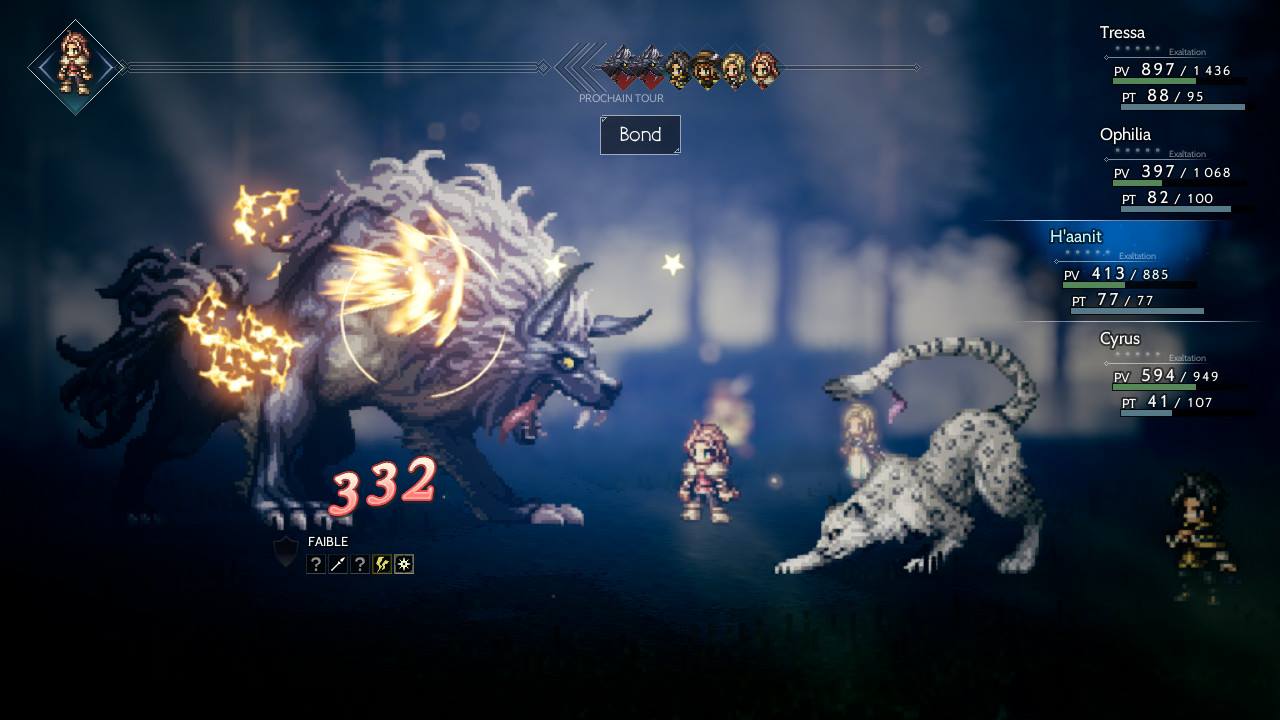Viewport: 1280px width, 720px height.
Task: Select the spear weakness icon
Action: coord(338,564)
